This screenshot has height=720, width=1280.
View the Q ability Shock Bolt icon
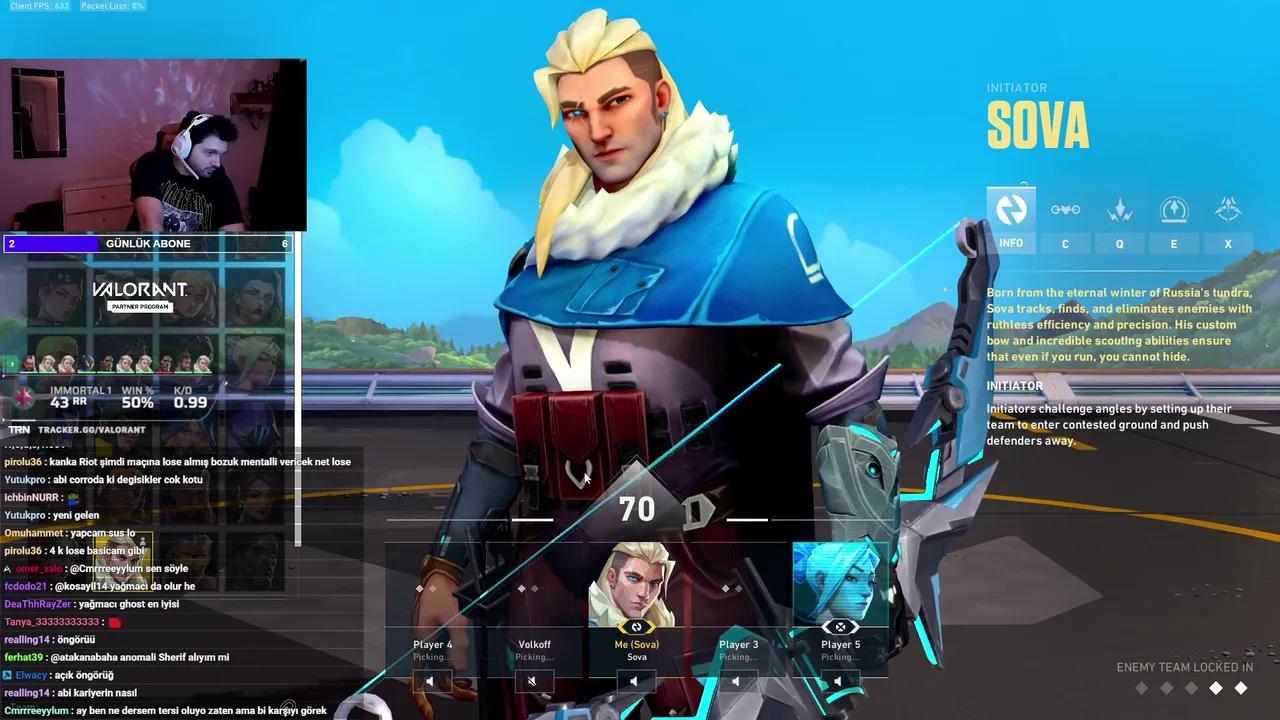1119,210
